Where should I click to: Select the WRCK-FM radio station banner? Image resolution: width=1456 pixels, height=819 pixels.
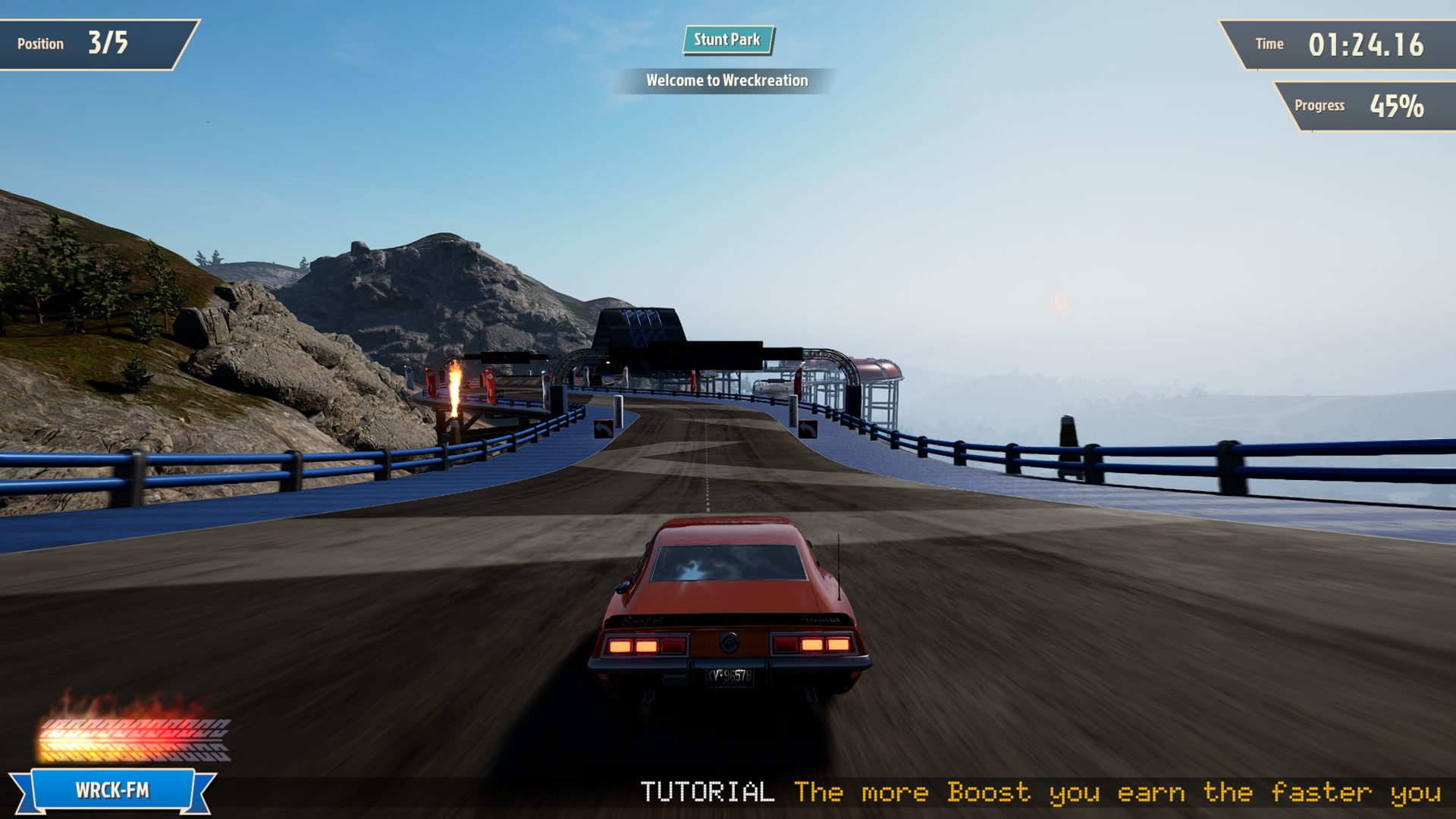(x=112, y=790)
